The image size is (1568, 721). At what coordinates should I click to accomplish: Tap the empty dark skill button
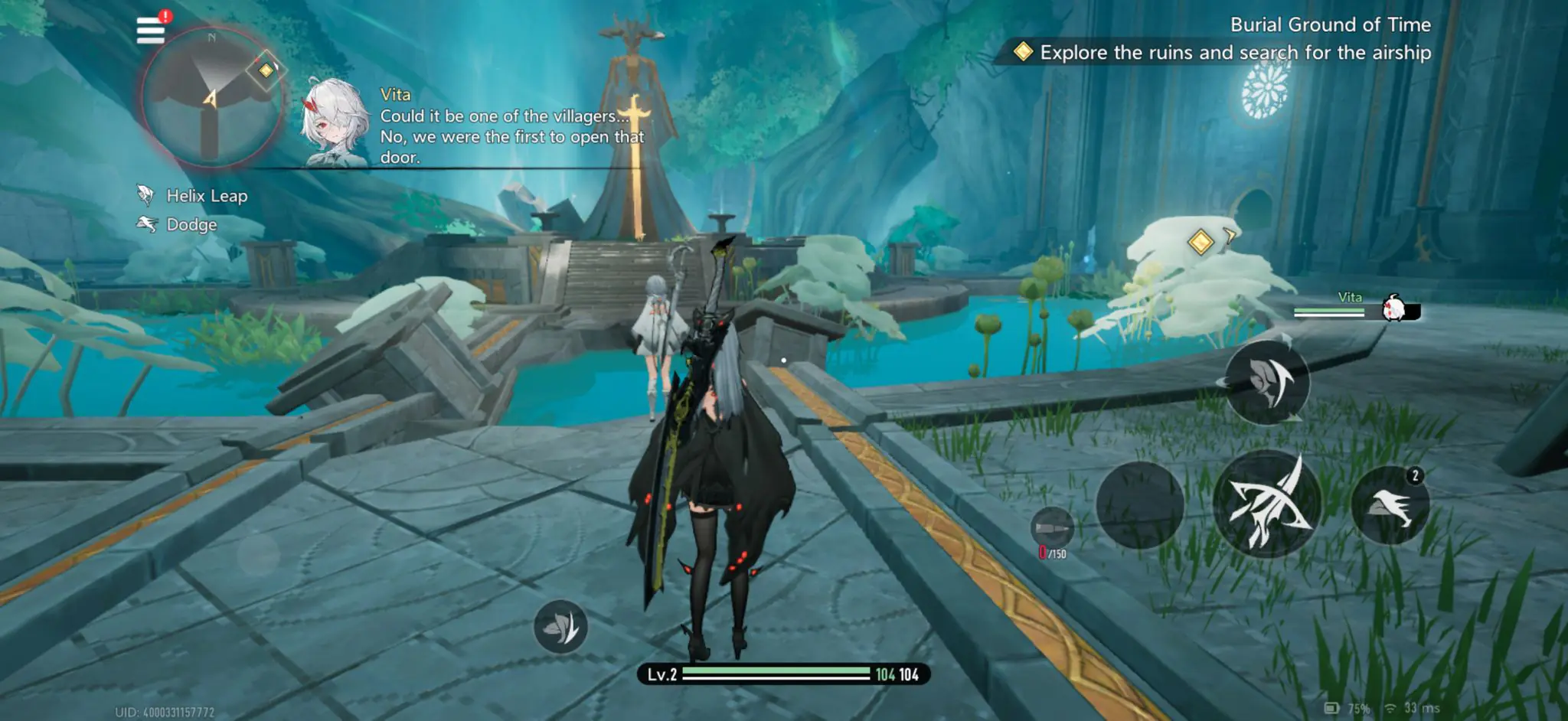pos(1140,504)
